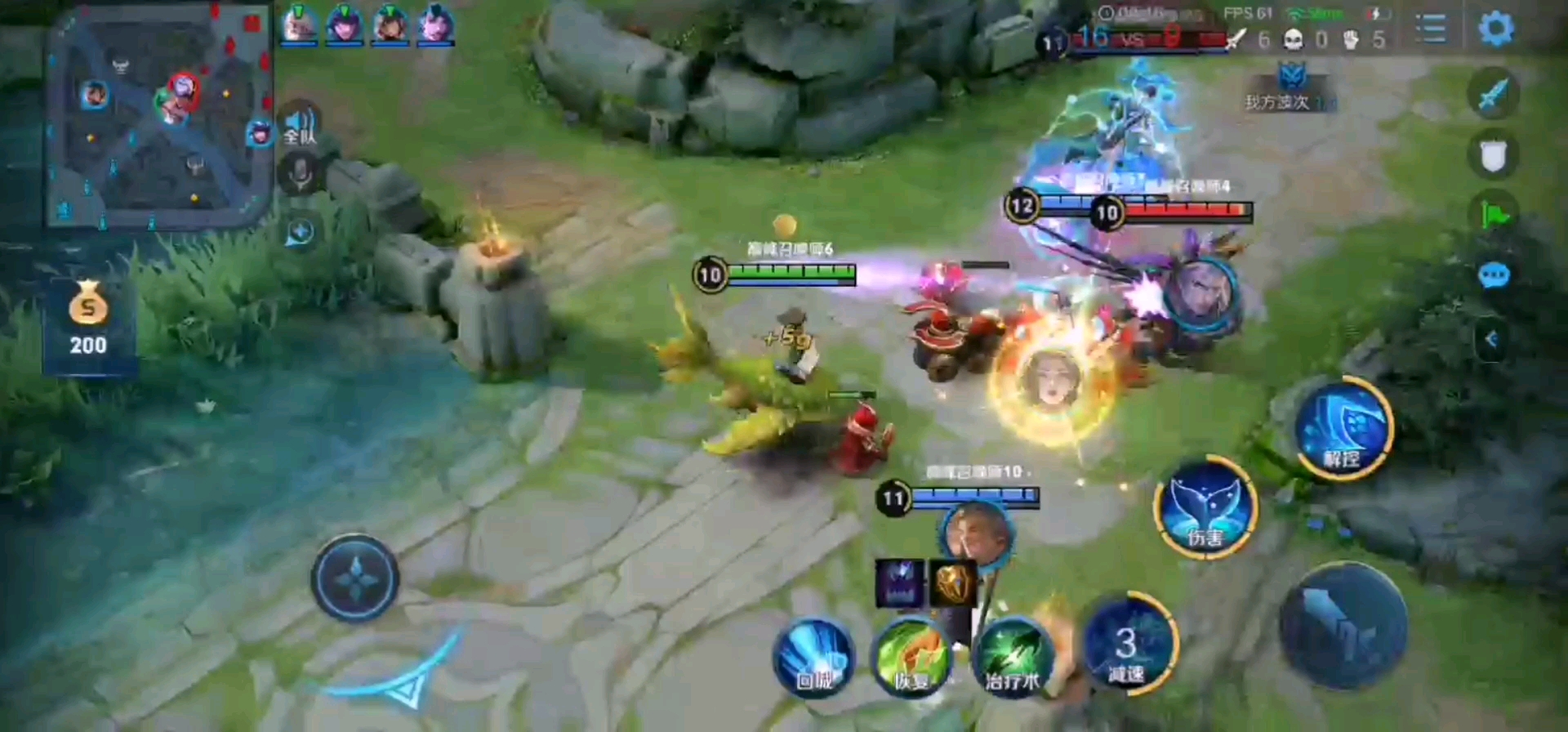Collapse the signal panel arrow
This screenshot has width=1568, height=732.
pyautogui.click(x=1491, y=338)
